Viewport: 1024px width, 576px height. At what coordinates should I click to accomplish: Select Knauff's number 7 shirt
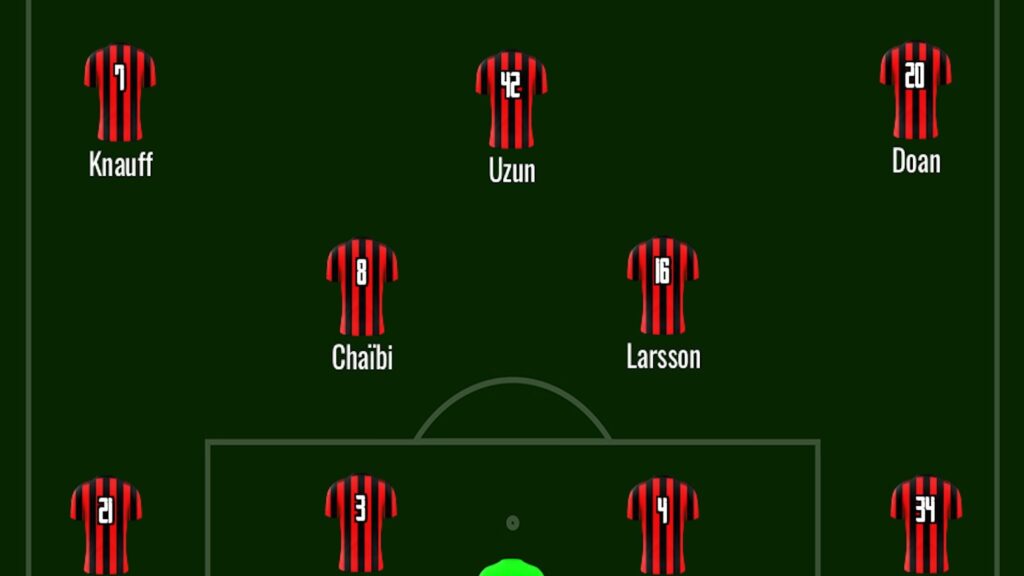[120, 92]
